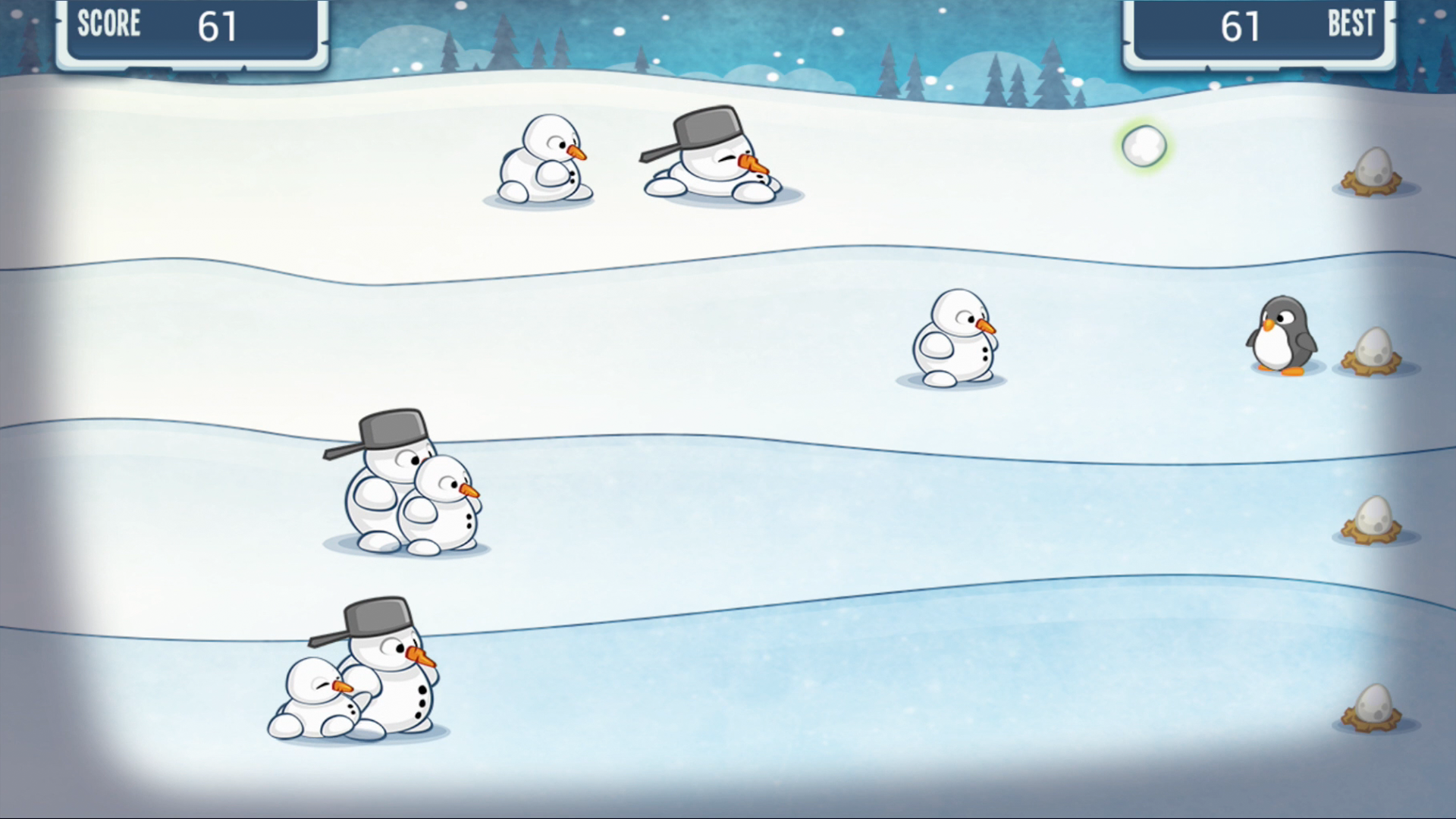Click the glowing snowball projectile

coord(1144,146)
